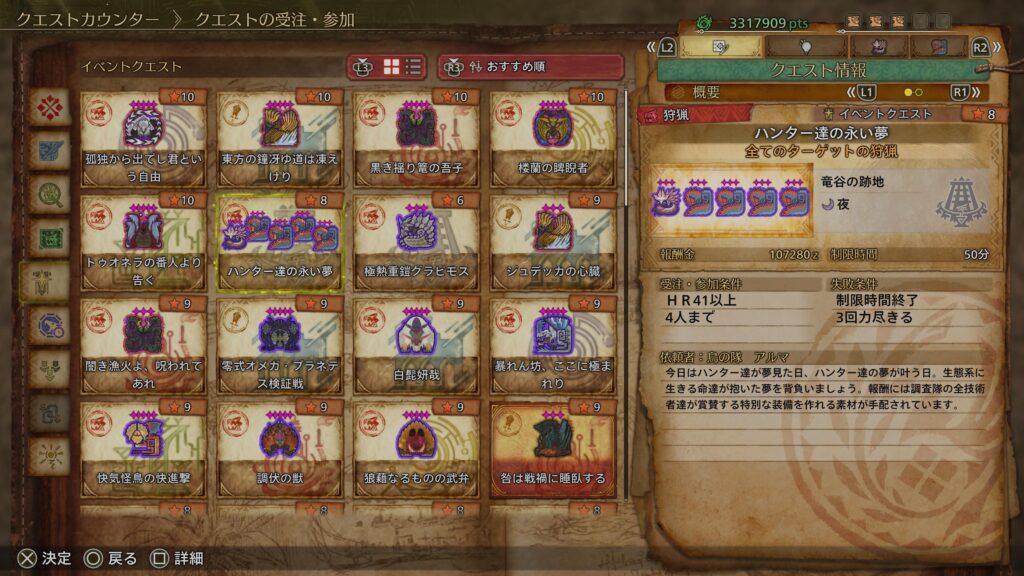
Task: Select the highlighted quest ハンター達の永い夢
Action: point(279,242)
